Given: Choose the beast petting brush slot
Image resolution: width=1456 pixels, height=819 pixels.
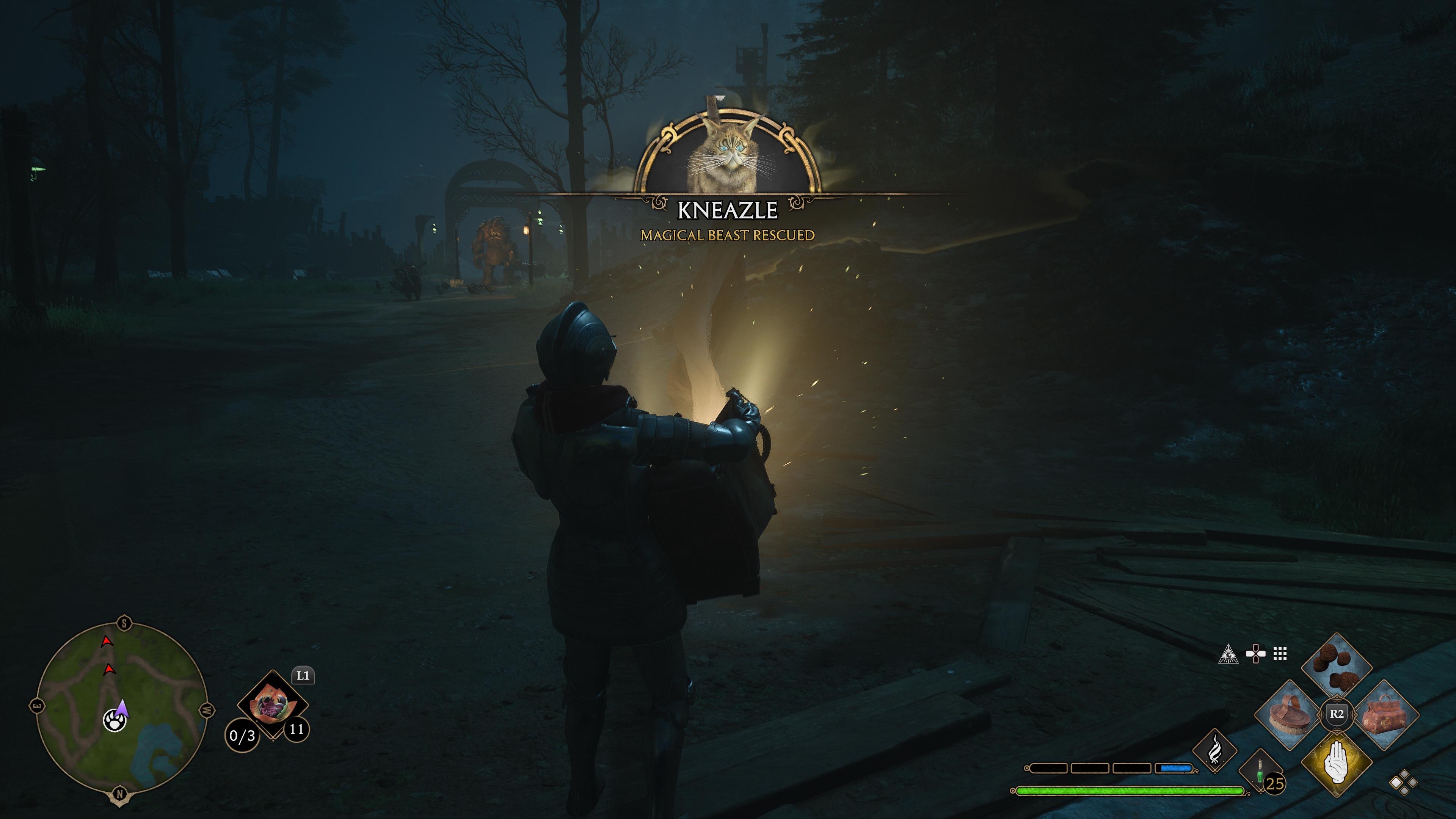Looking at the screenshot, I should click(1289, 715).
